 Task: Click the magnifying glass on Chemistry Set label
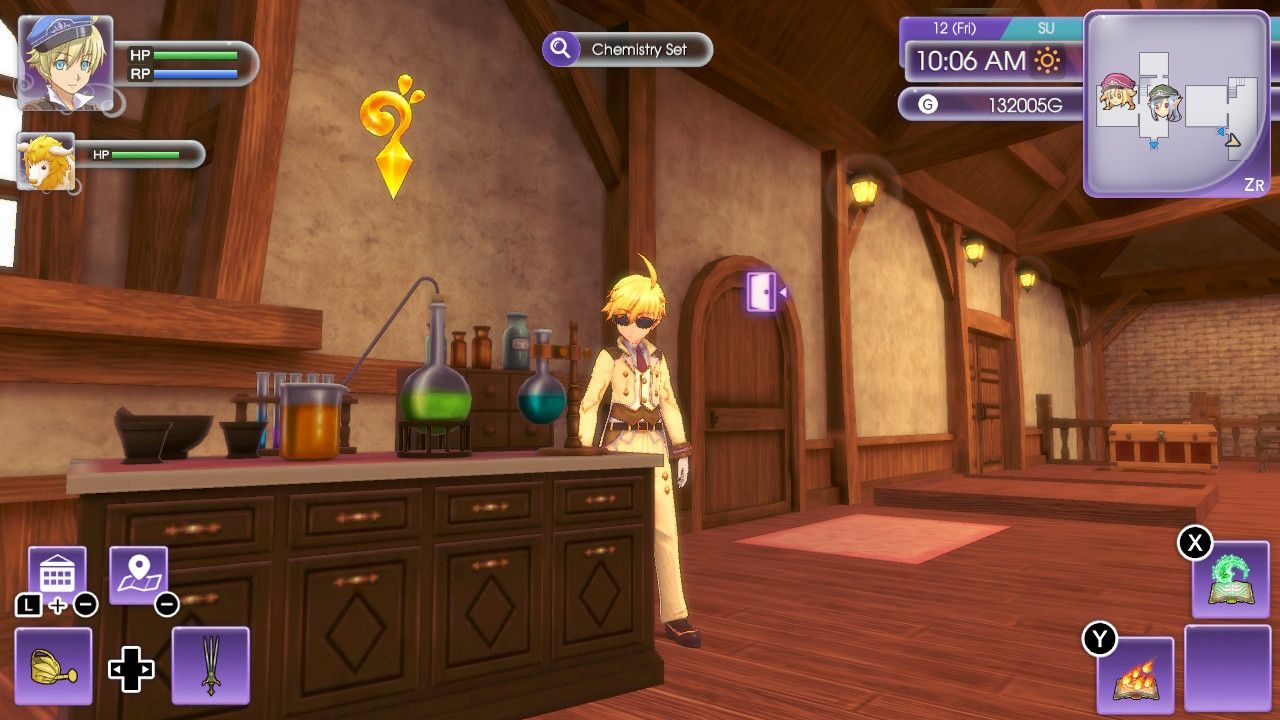(559, 47)
